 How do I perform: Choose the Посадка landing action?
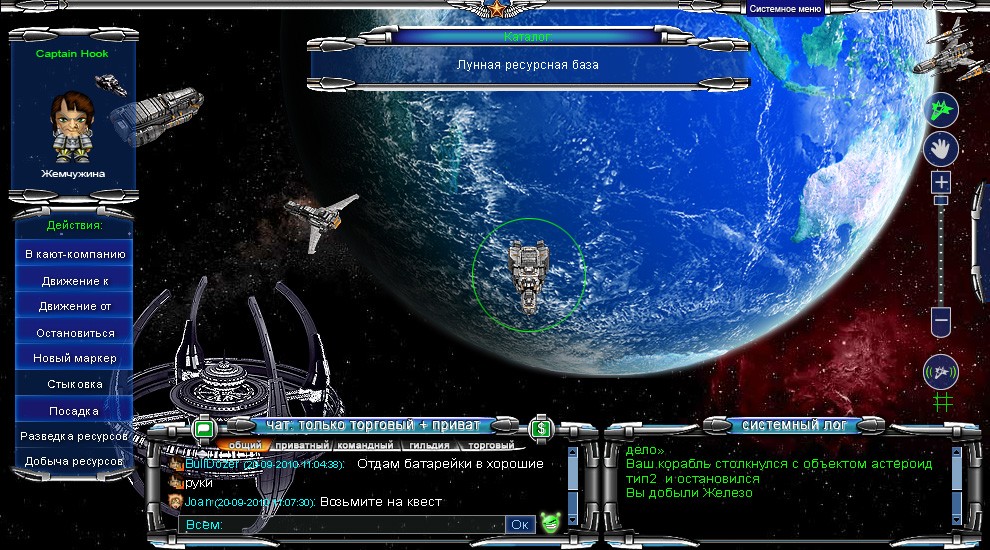pos(75,410)
